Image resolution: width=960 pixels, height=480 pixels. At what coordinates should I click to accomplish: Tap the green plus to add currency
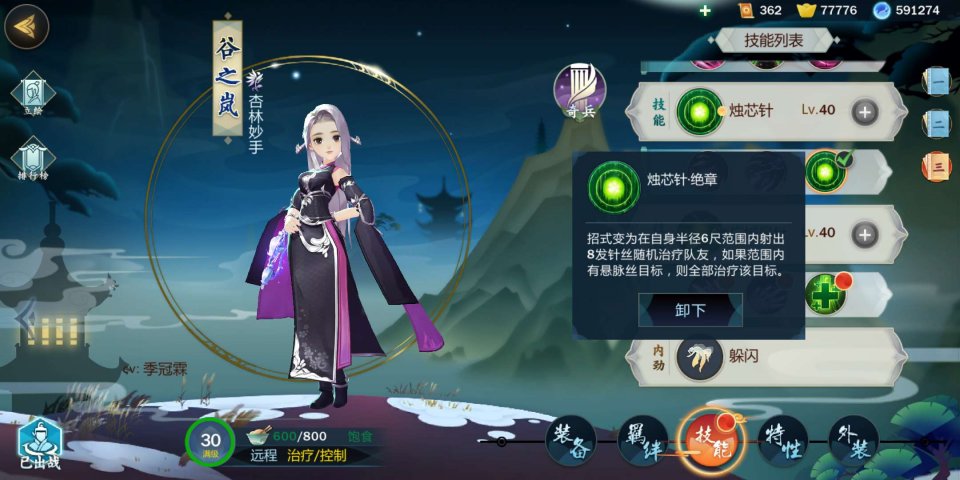(705, 10)
